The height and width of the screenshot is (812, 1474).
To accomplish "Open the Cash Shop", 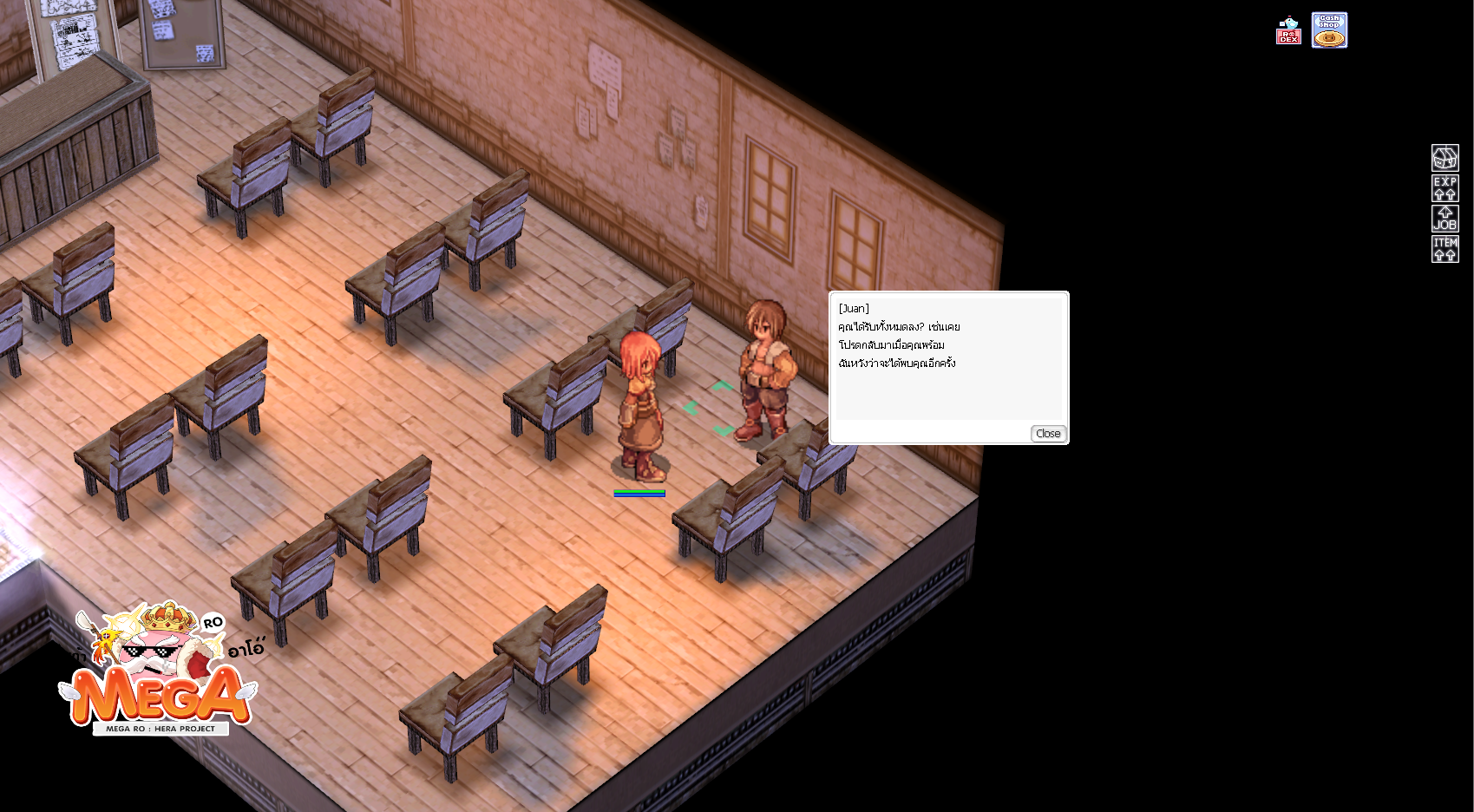I will tap(1329, 30).
